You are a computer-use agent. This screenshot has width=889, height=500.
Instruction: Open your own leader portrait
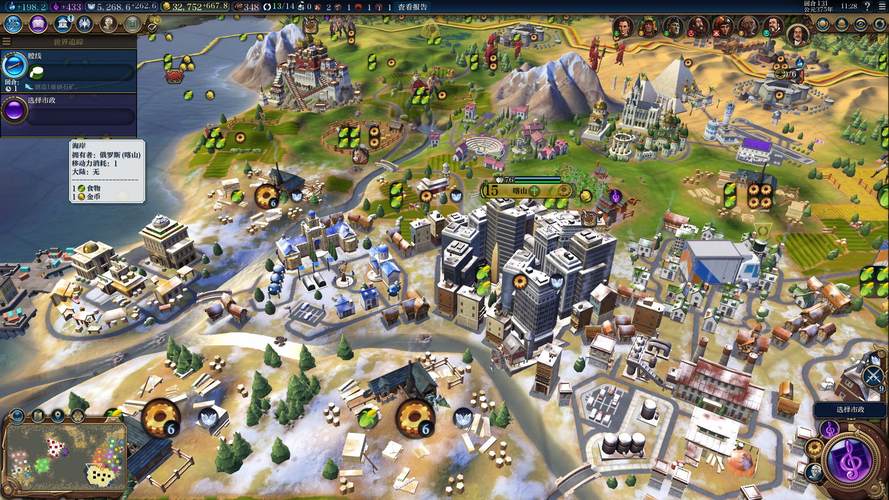[x=797, y=32]
